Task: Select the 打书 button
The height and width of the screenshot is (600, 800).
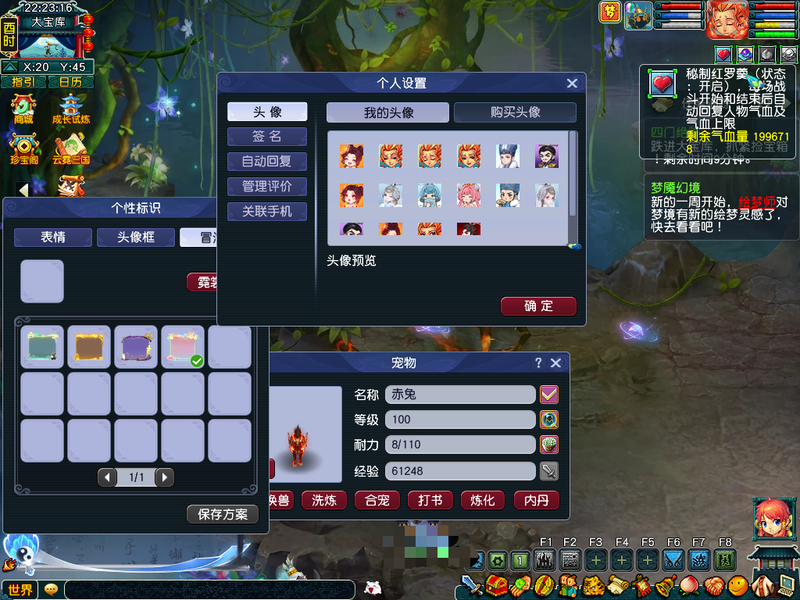Action: click(x=431, y=499)
